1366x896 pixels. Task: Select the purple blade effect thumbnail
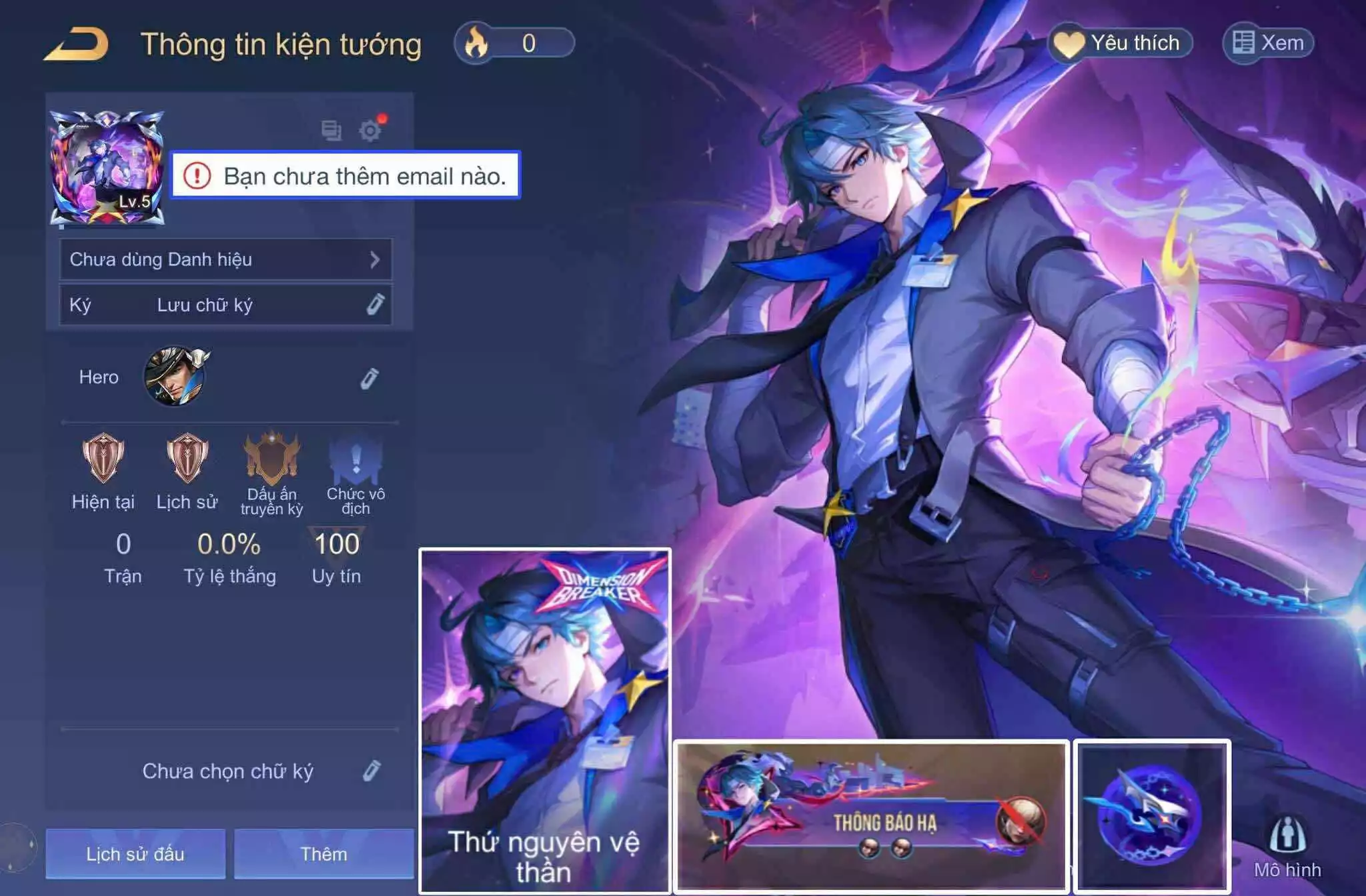click(1152, 816)
